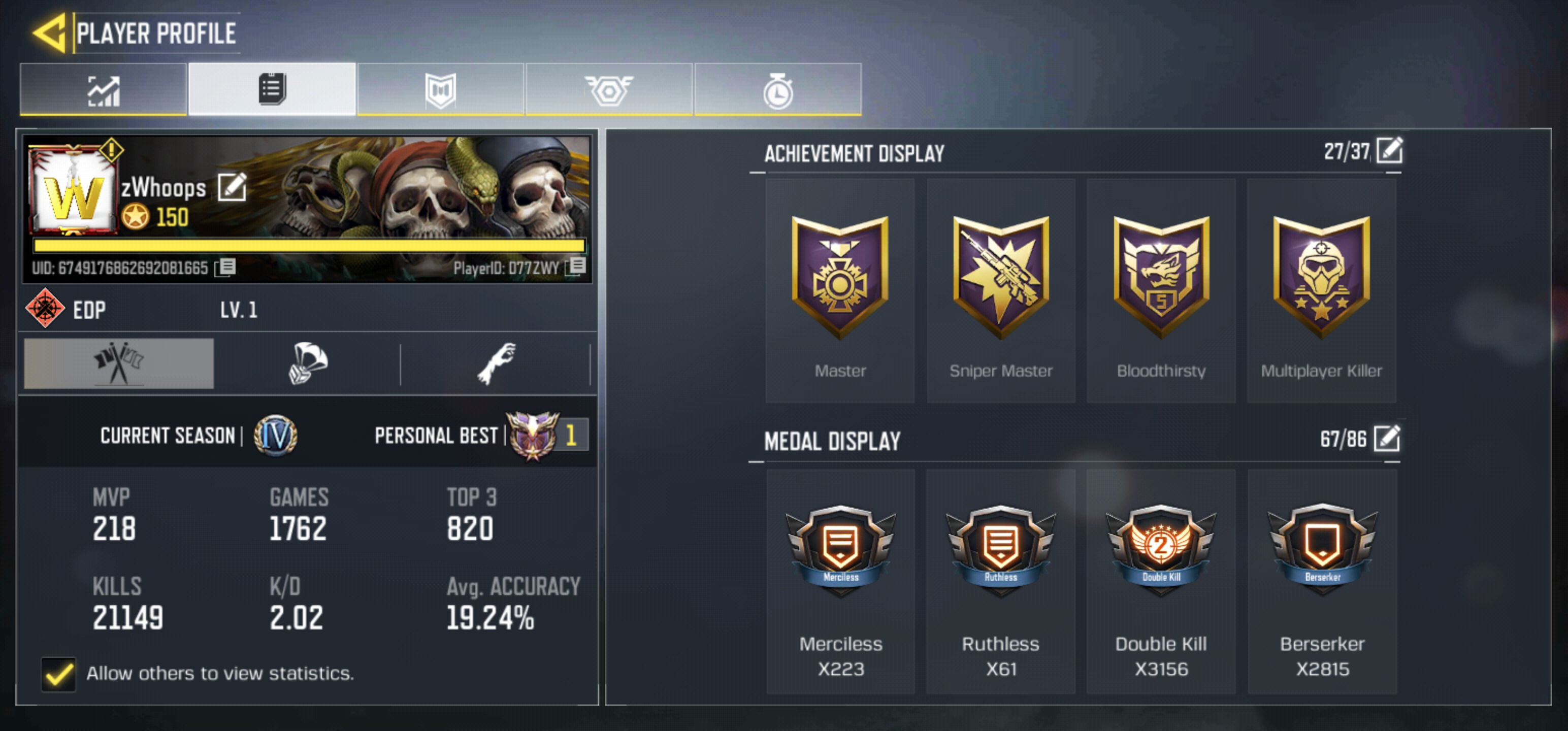1568x731 pixels.
Task: Copy the PlayerID code
Action: click(576, 266)
